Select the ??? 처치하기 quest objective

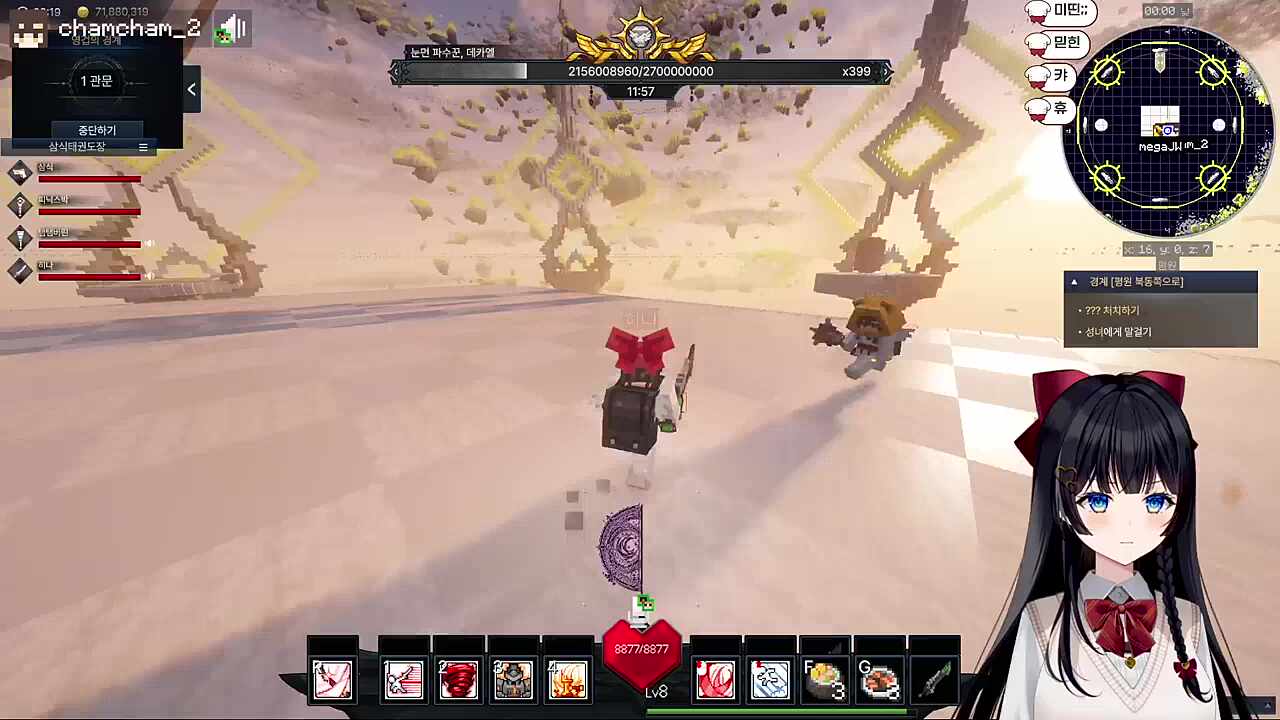pos(1112,311)
